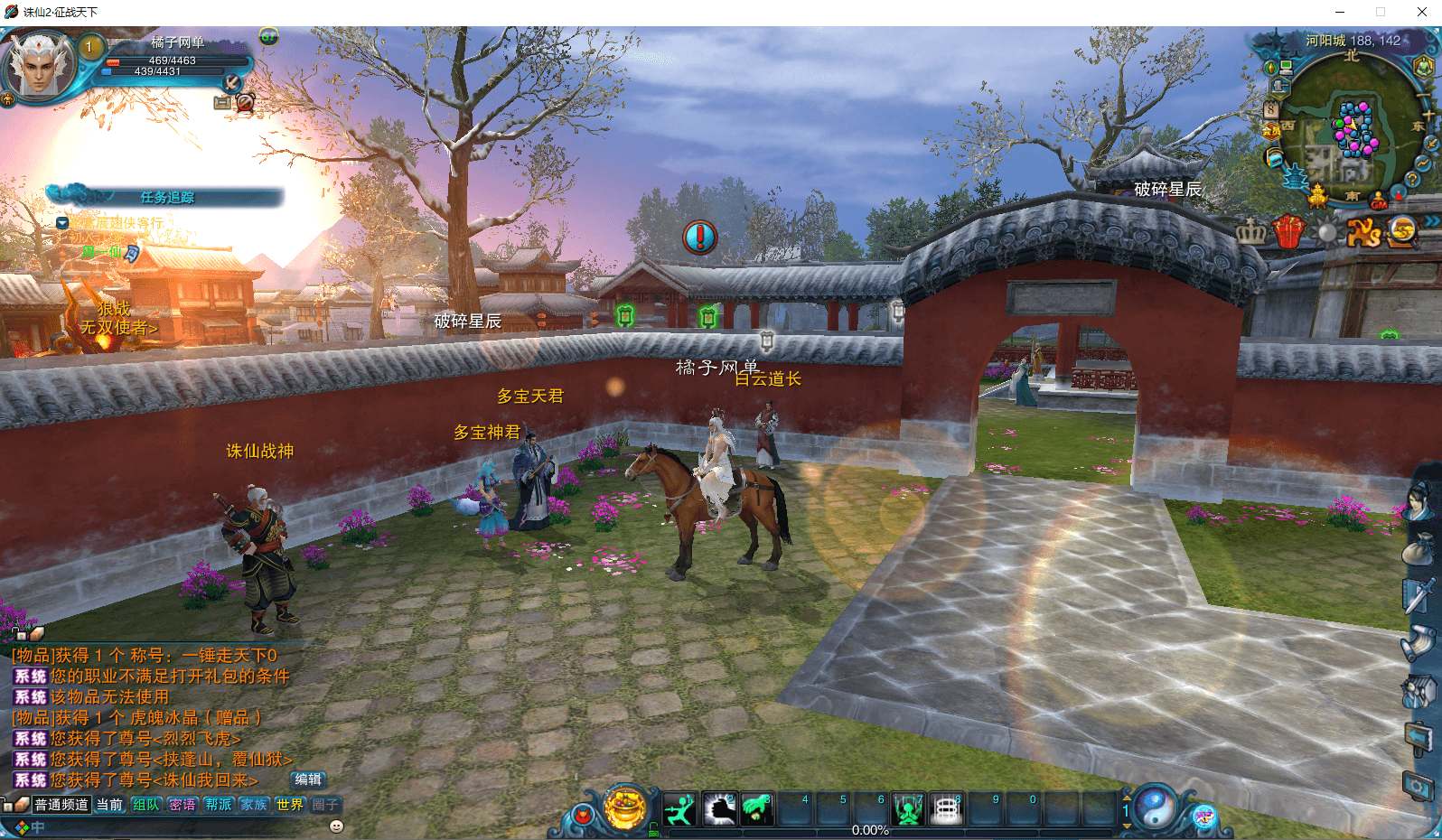Open the emoji smiley picker in chat
Viewport: 1442px width, 840px height.
[x=336, y=826]
